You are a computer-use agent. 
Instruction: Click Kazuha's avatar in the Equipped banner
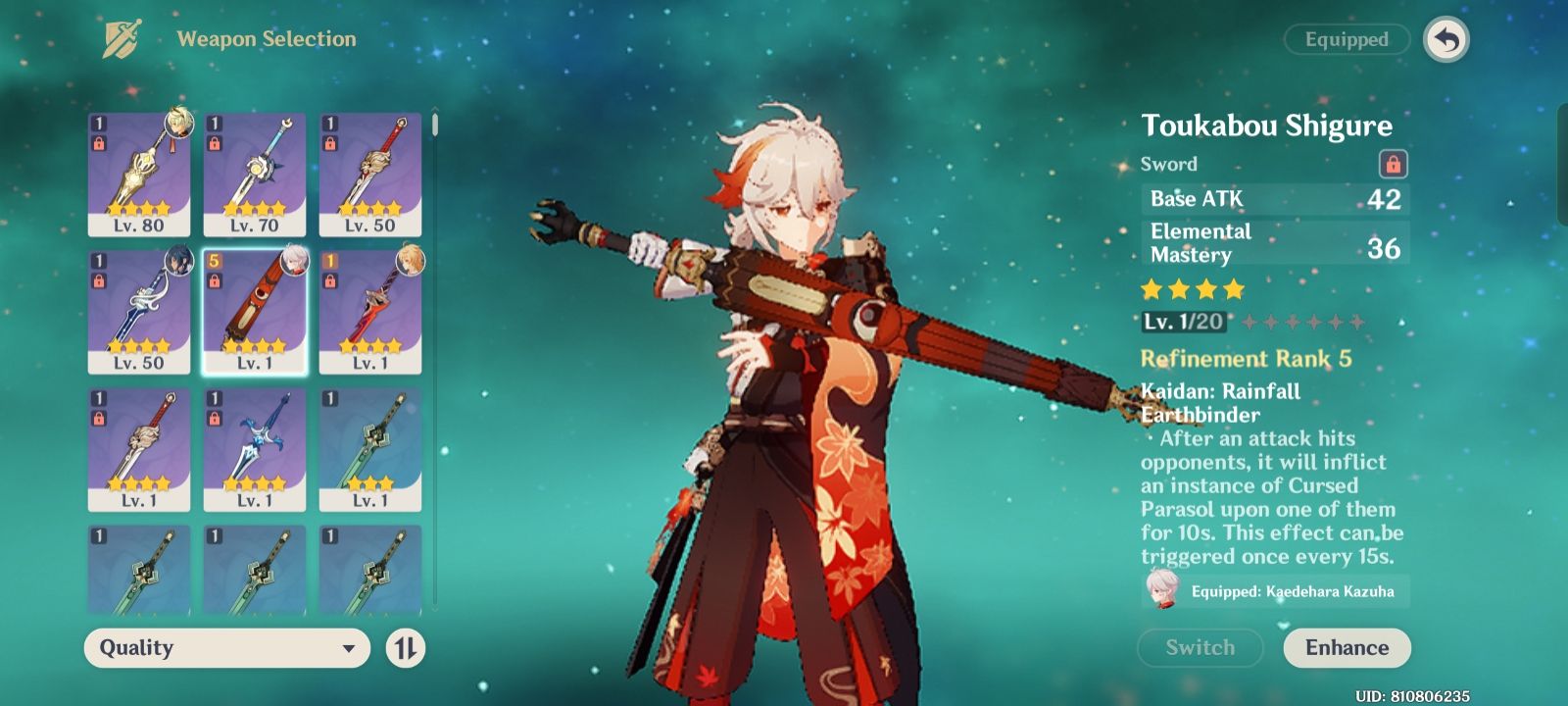1160,591
